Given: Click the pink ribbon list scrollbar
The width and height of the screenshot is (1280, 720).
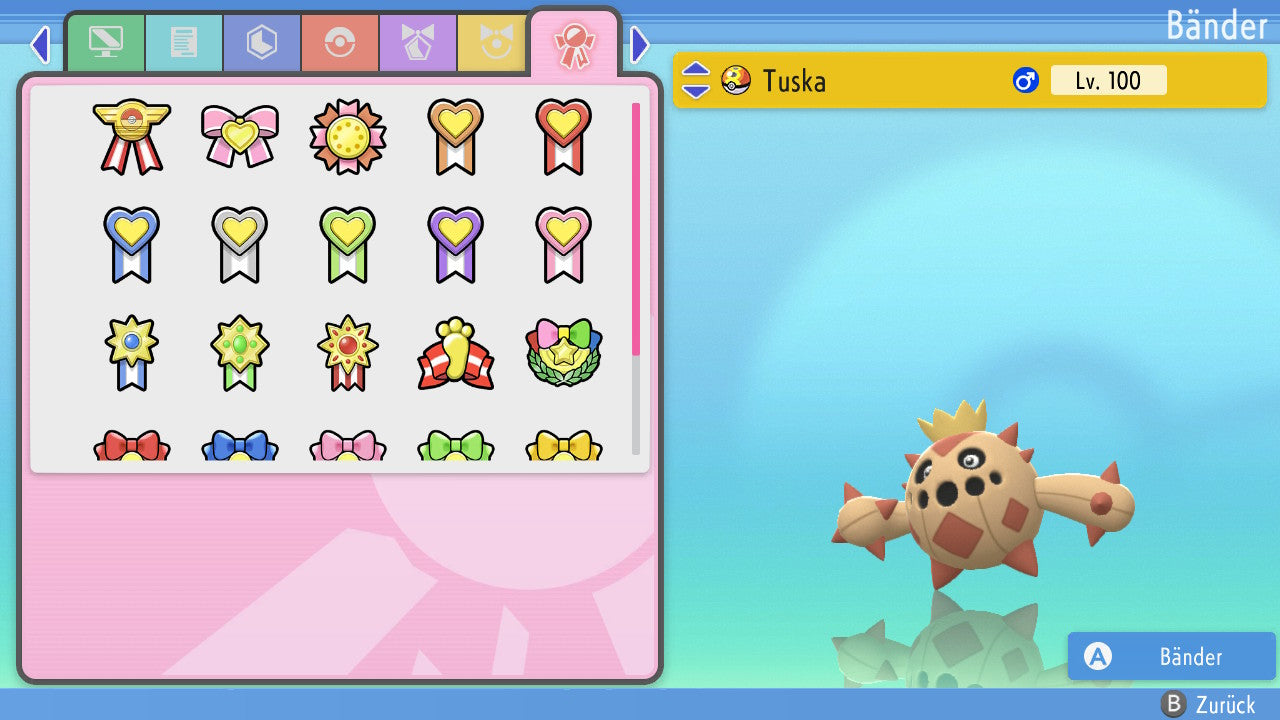Looking at the screenshot, I should click(636, 228).
